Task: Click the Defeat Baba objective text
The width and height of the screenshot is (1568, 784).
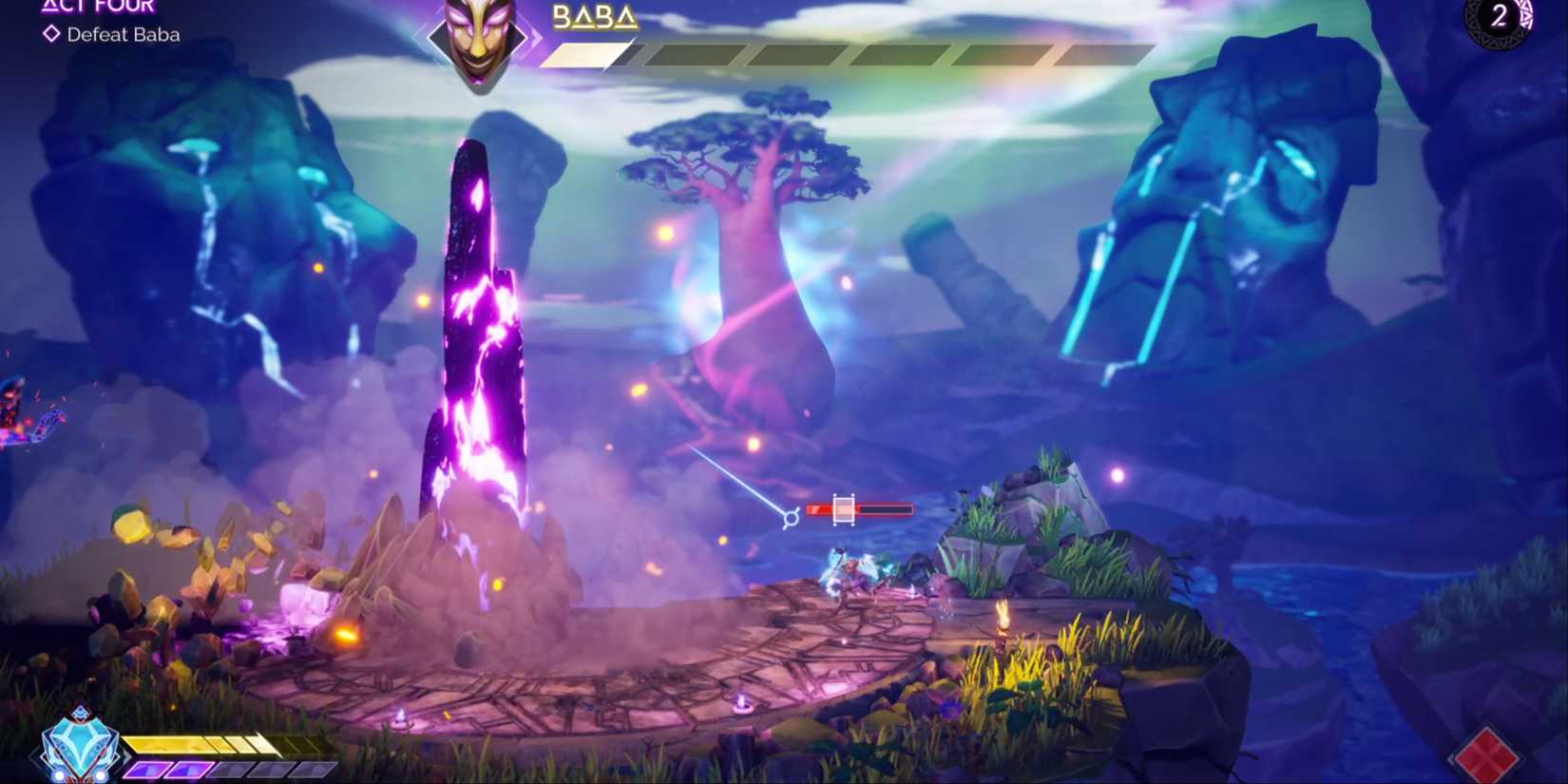Action: 122,34
